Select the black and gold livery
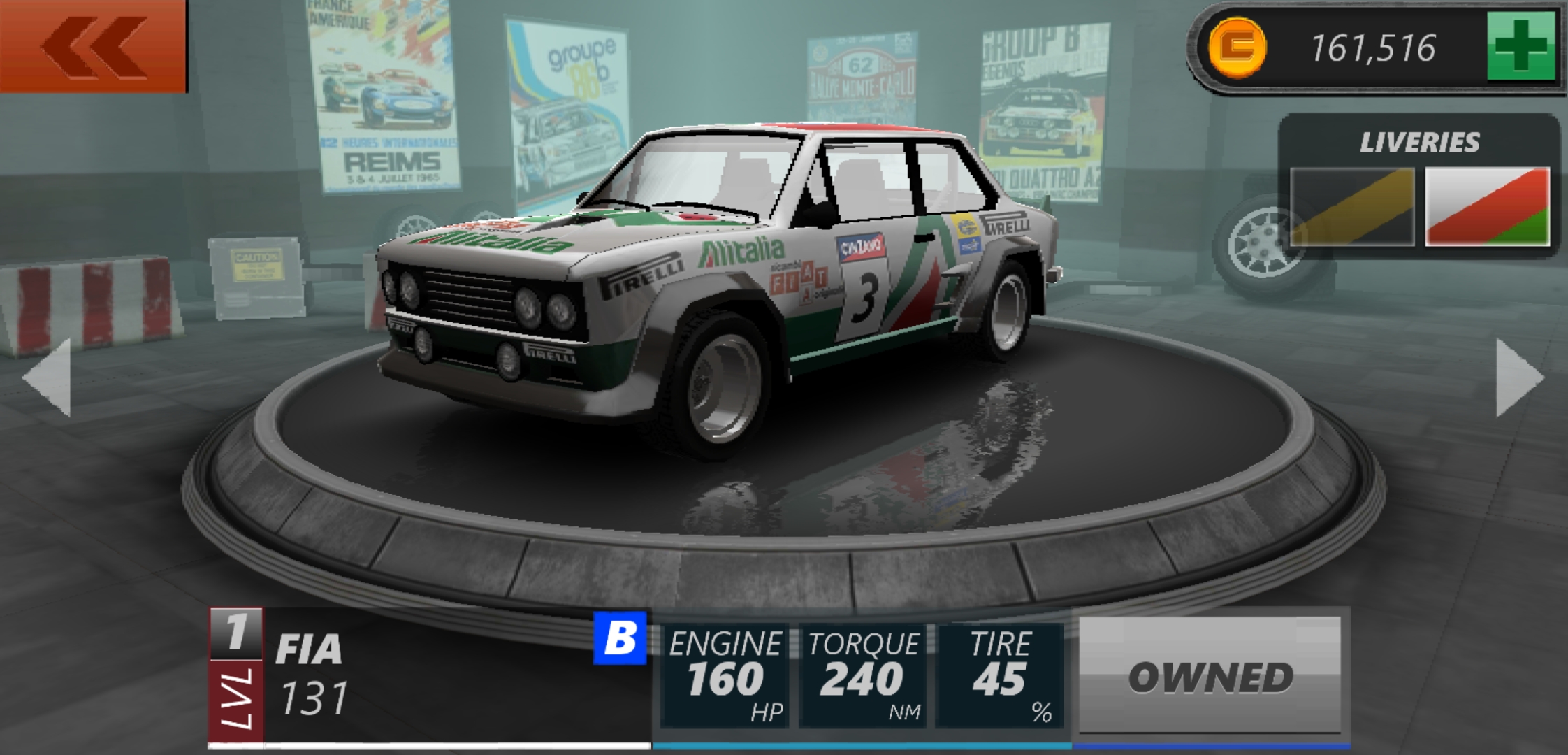Screen dimensions: 1568x755 pos(1352,207)
